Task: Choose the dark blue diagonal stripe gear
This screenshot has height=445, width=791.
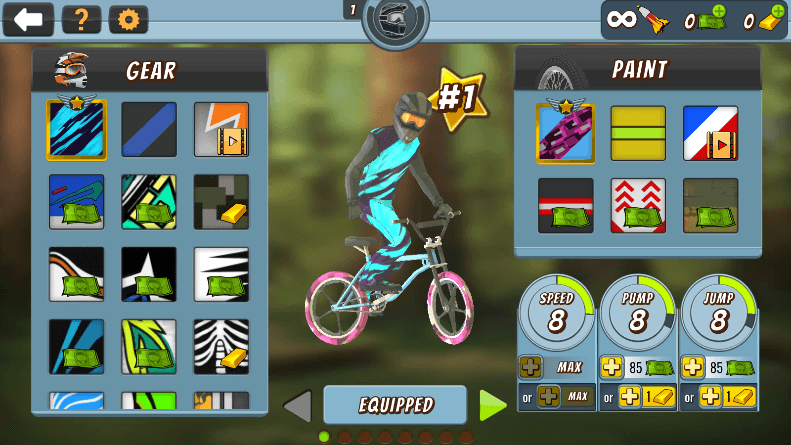Action: (x=149, y=130)
